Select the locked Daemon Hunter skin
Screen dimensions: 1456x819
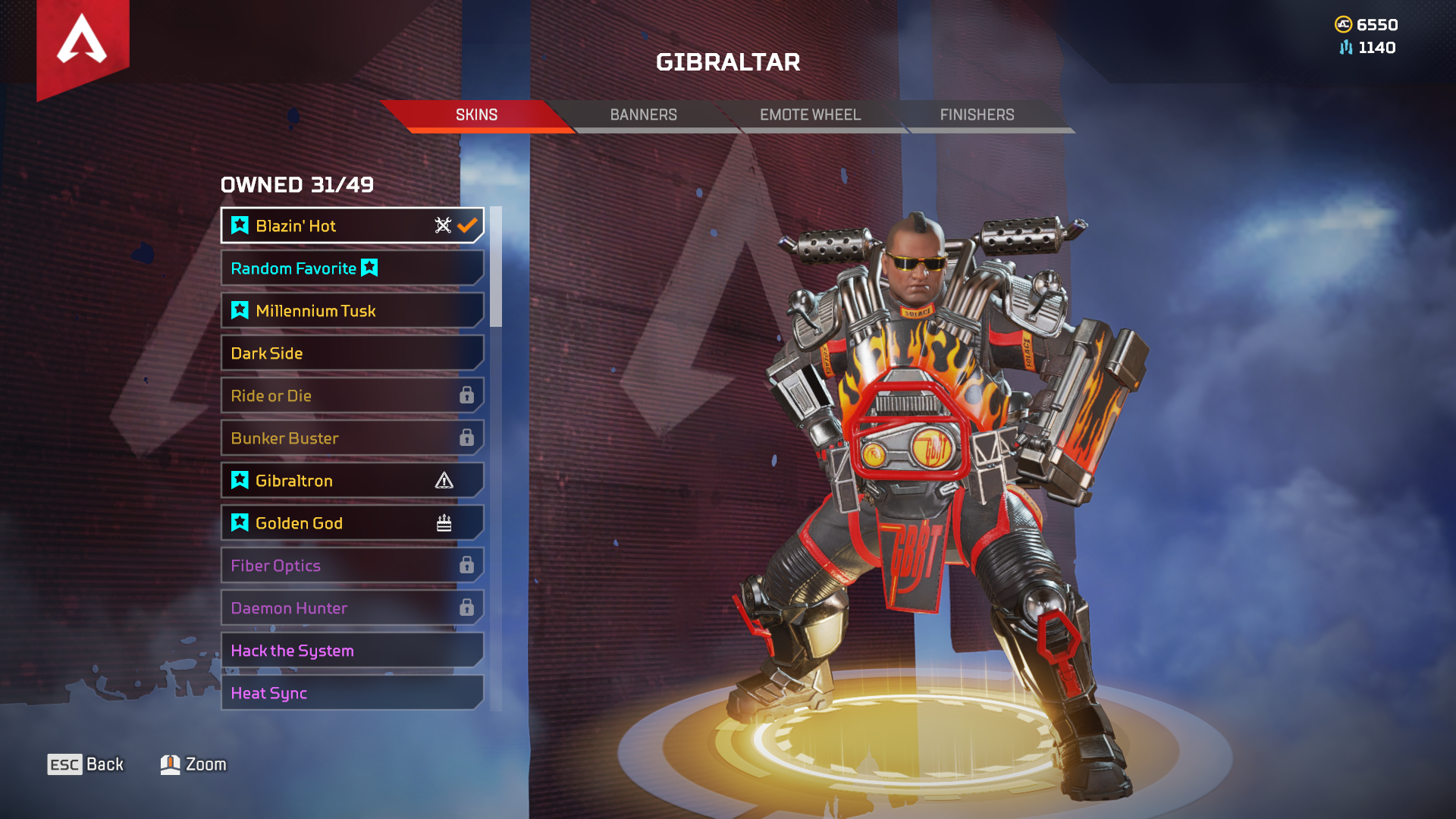352,608
